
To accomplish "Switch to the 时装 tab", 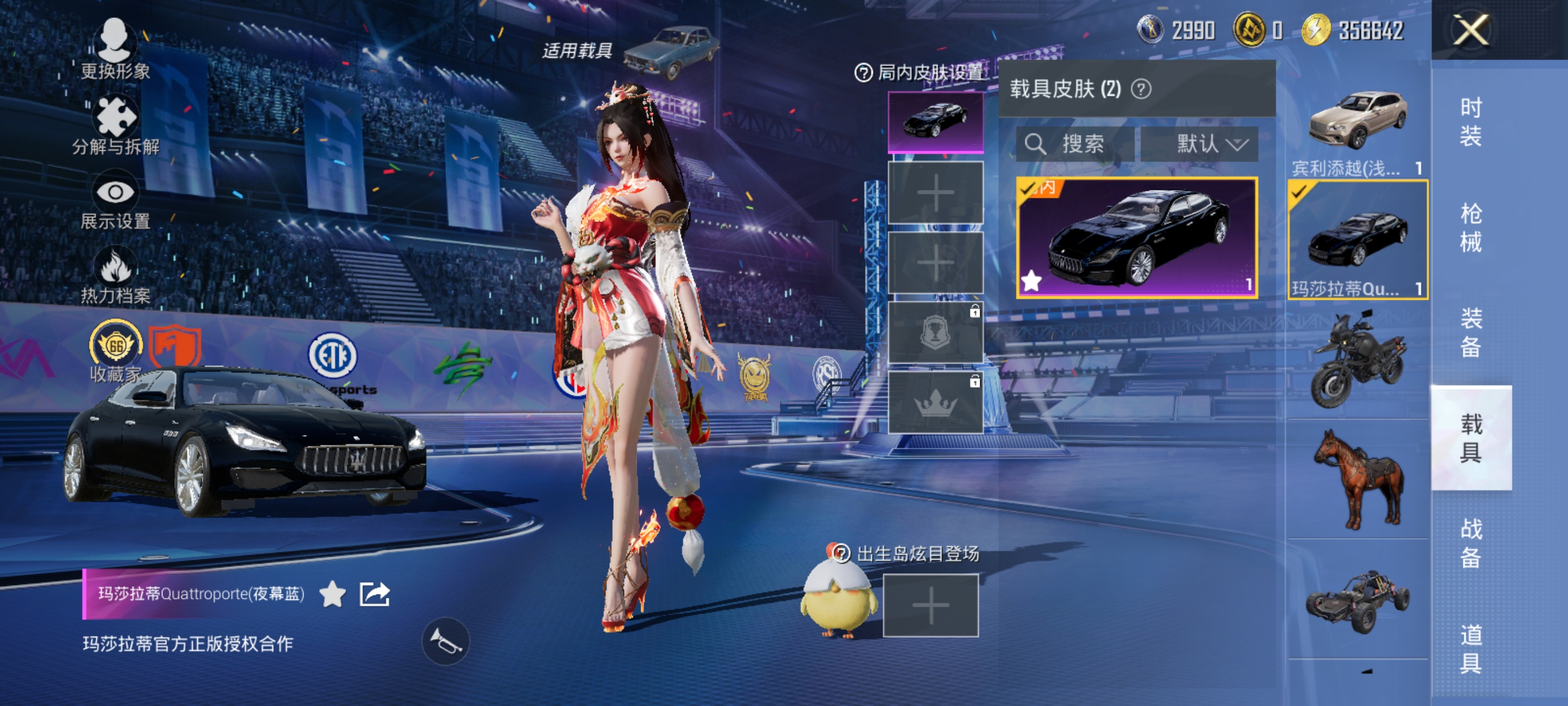I will (1471, 122).
